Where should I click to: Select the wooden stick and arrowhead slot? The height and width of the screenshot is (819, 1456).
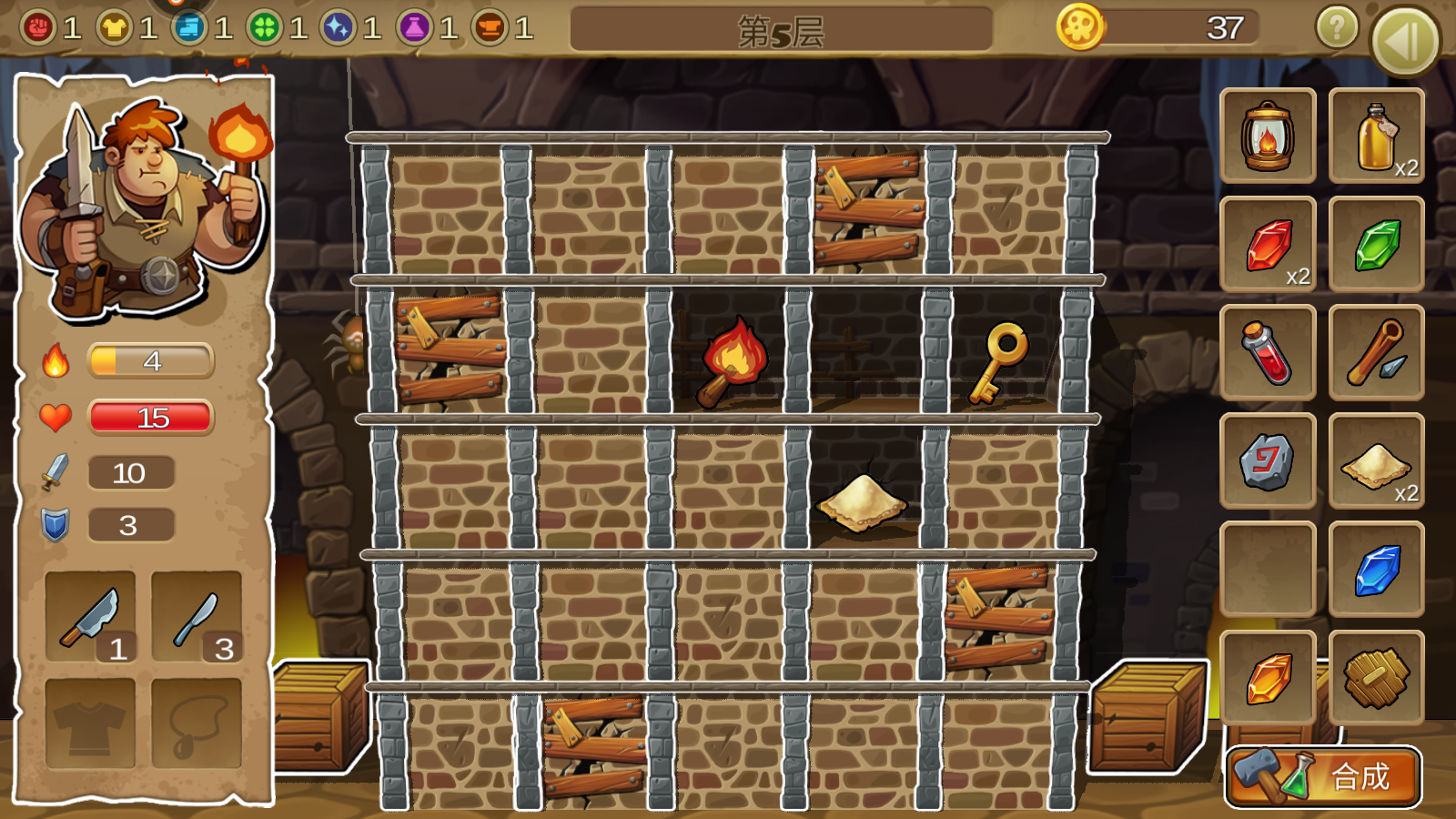coord(1377,352)
